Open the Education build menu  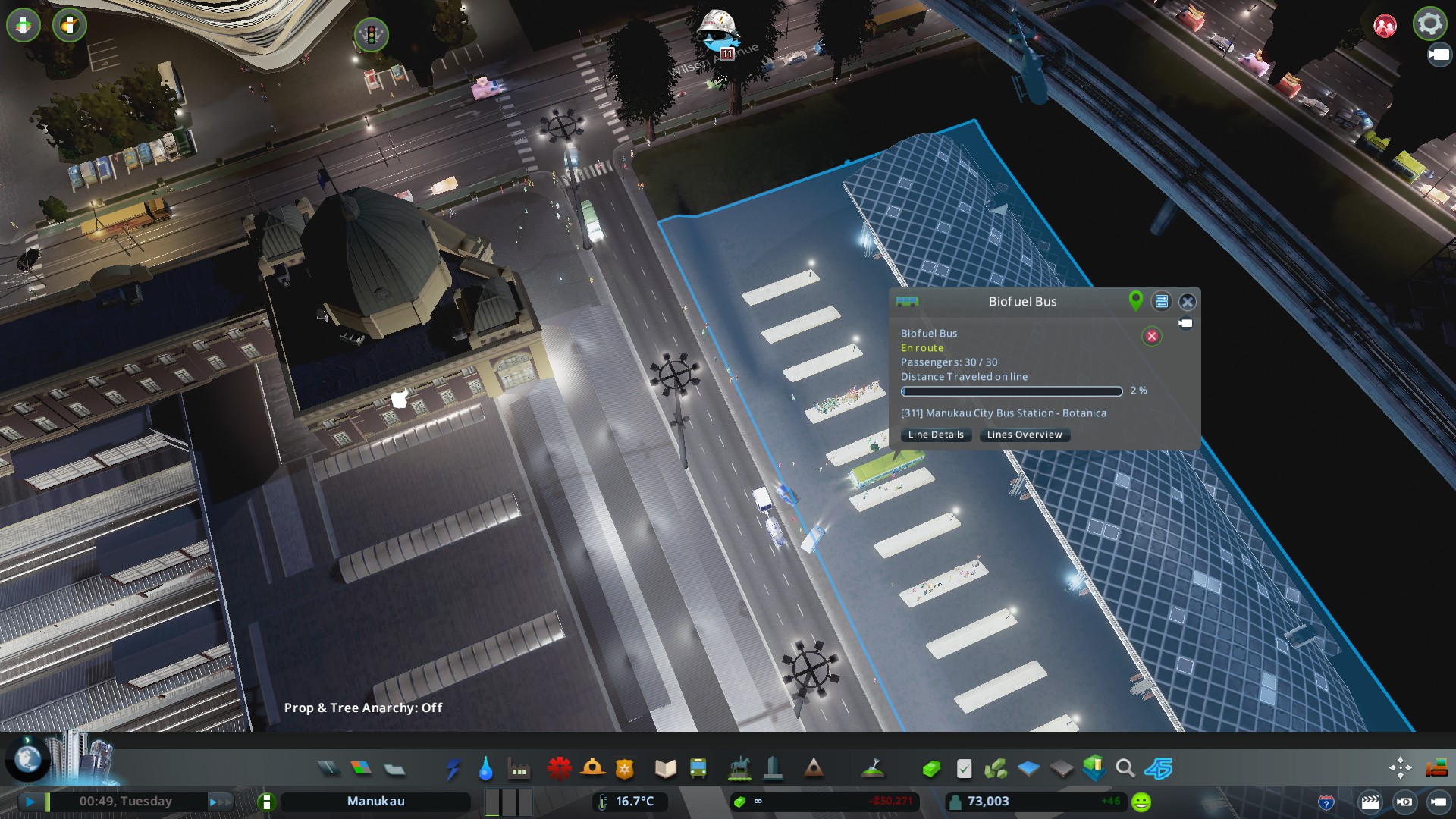[x=665, y=769]
